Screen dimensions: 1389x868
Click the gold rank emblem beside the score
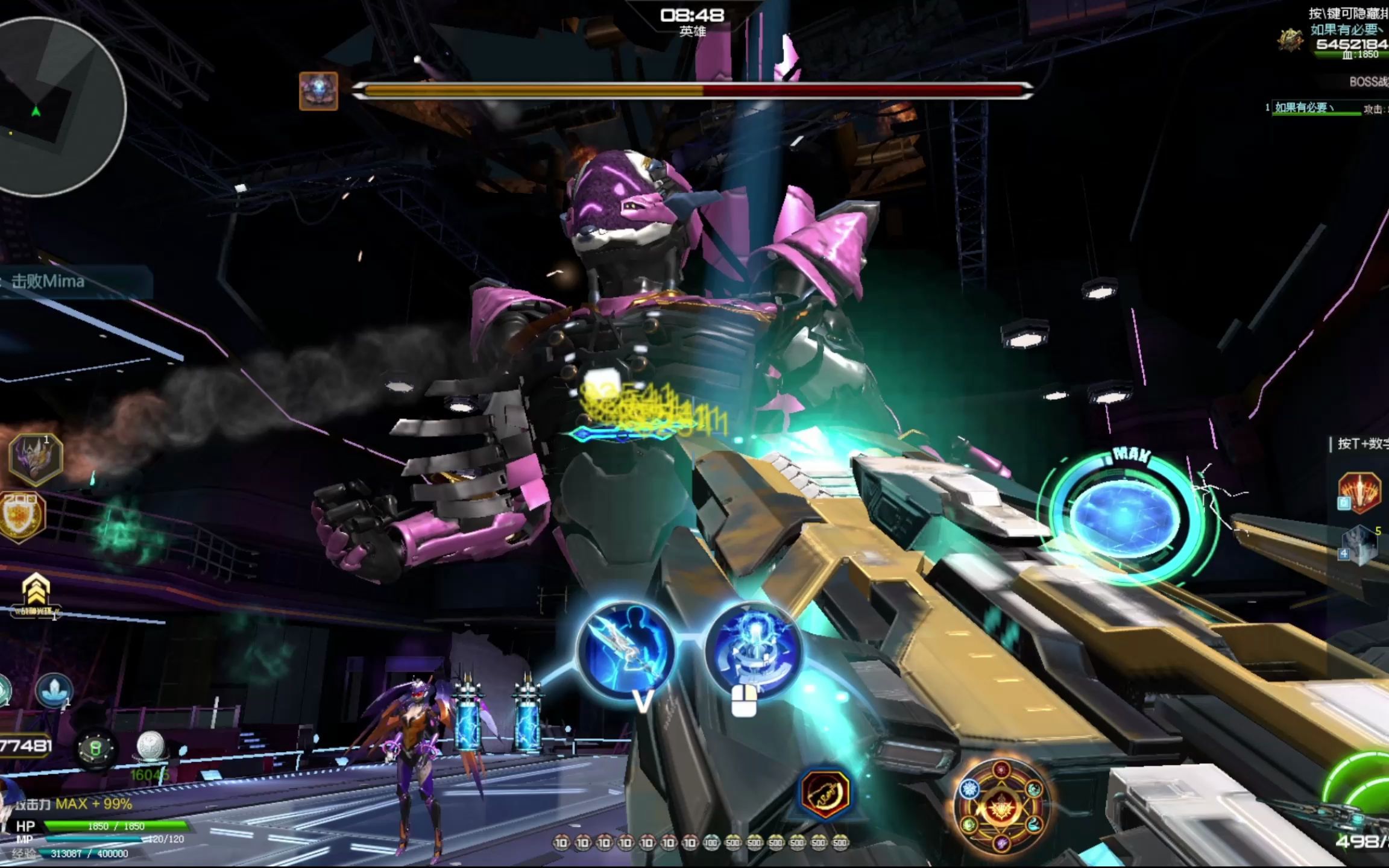pos(1290,40)
